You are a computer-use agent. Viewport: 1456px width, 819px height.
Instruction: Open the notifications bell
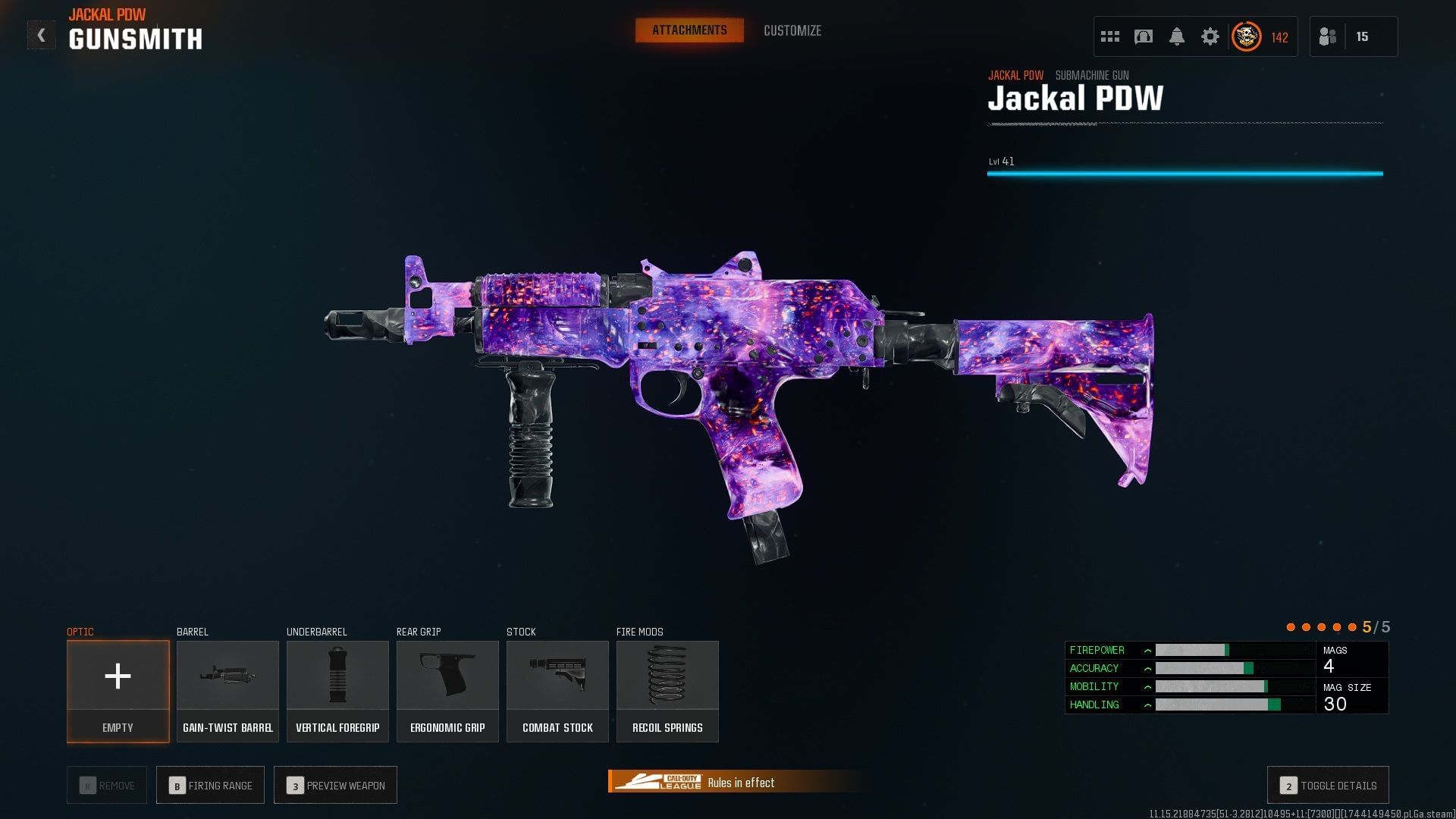point(1176,36)
